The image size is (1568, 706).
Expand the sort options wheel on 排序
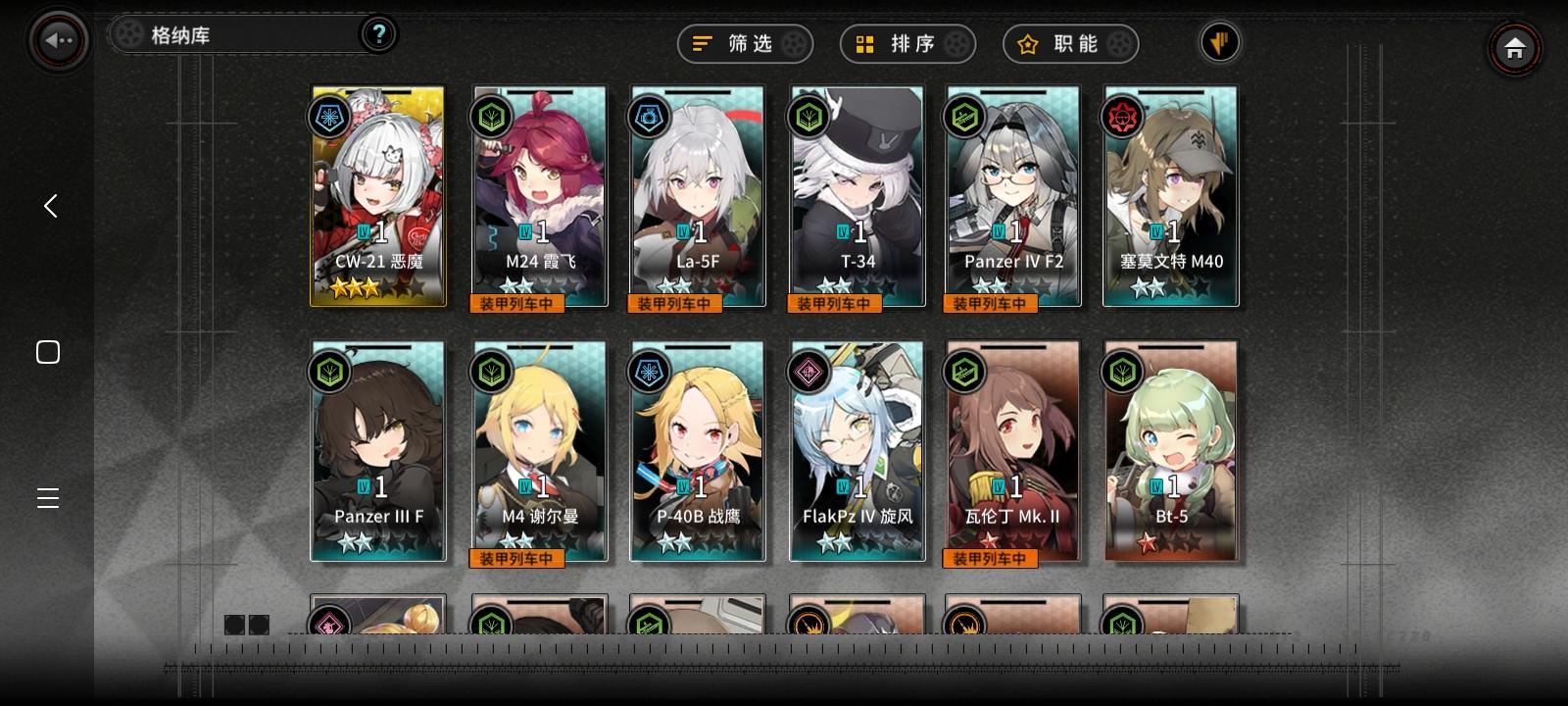coord(958,44)
